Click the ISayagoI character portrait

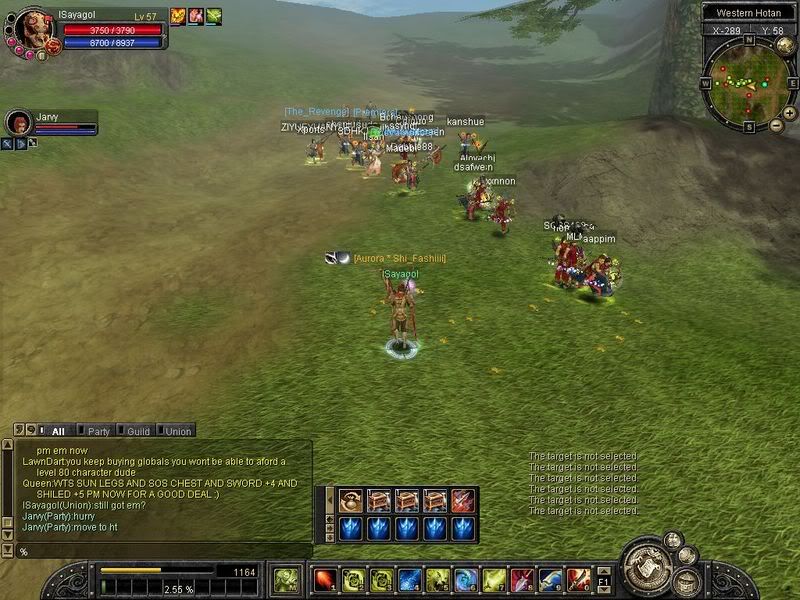32,30
